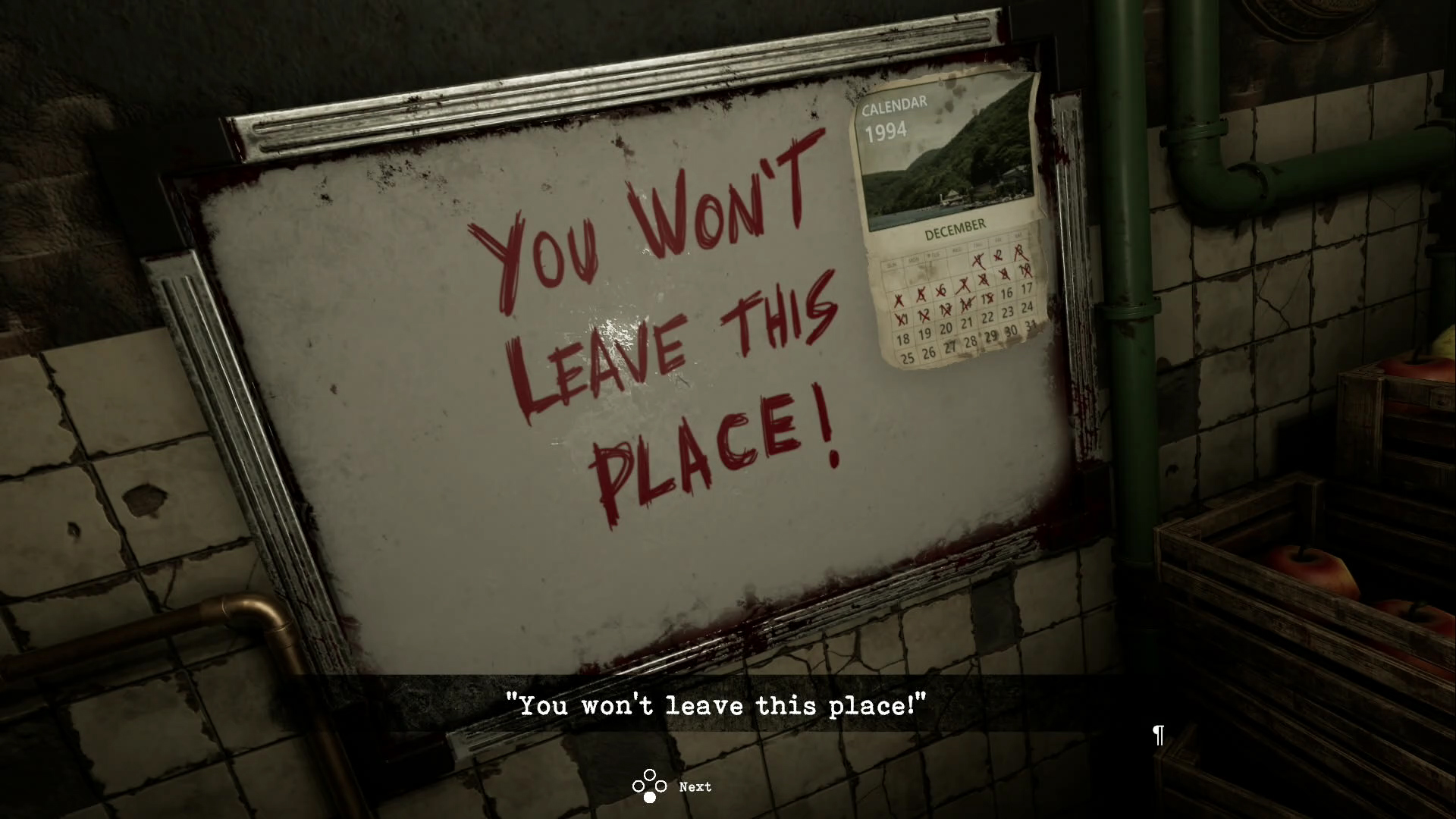The image size is (1456, 819).
Task: Click the filled bottom circle of the button prompt
Action: pos(648,796)
